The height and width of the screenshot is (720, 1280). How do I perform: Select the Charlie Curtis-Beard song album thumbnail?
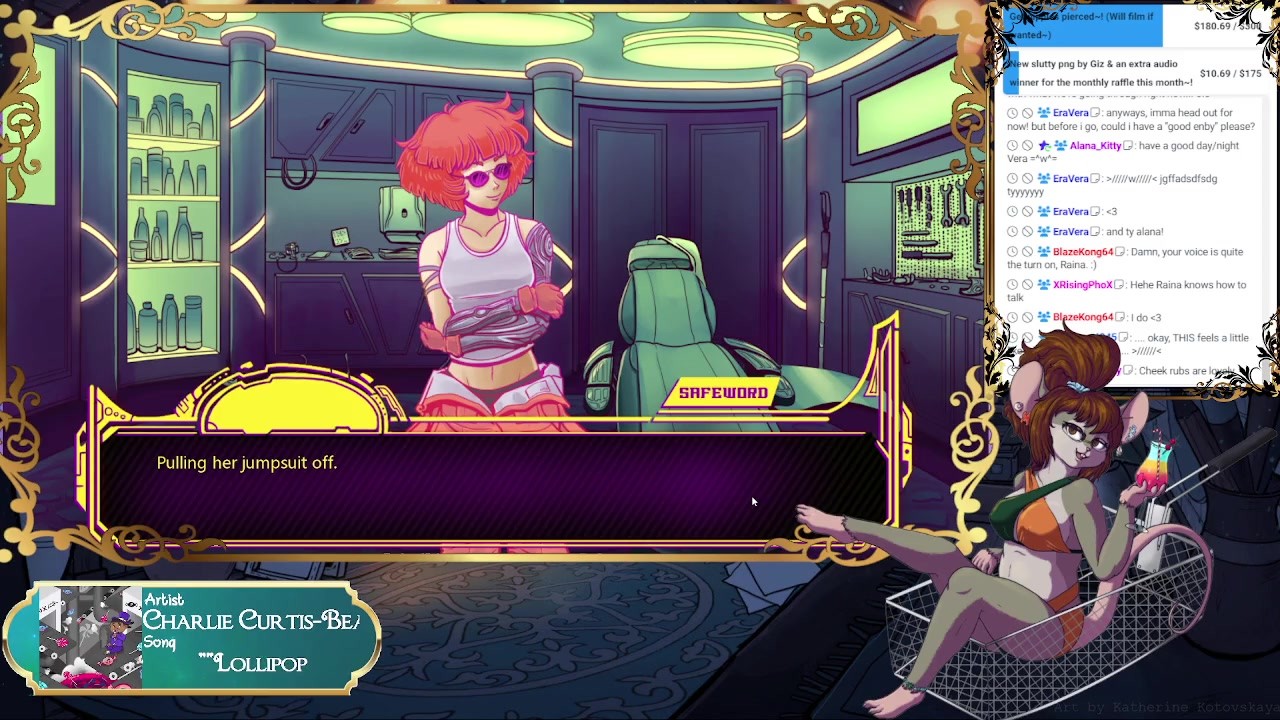[x=90, y=638]
